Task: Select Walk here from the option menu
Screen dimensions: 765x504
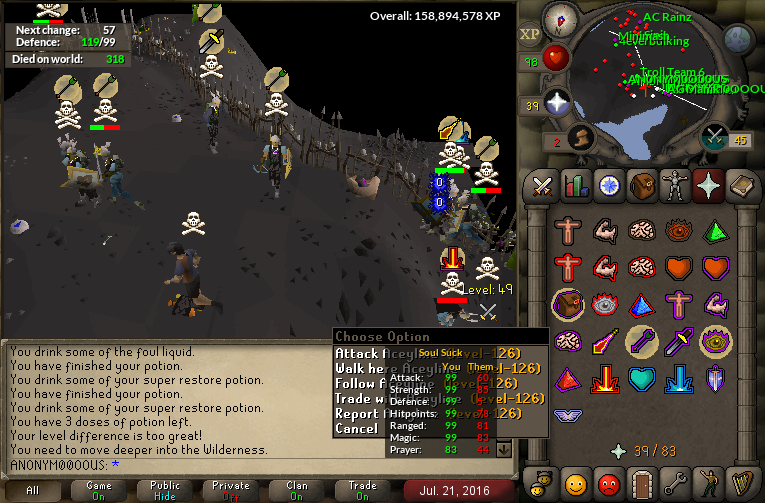Action: coord(360,368)
